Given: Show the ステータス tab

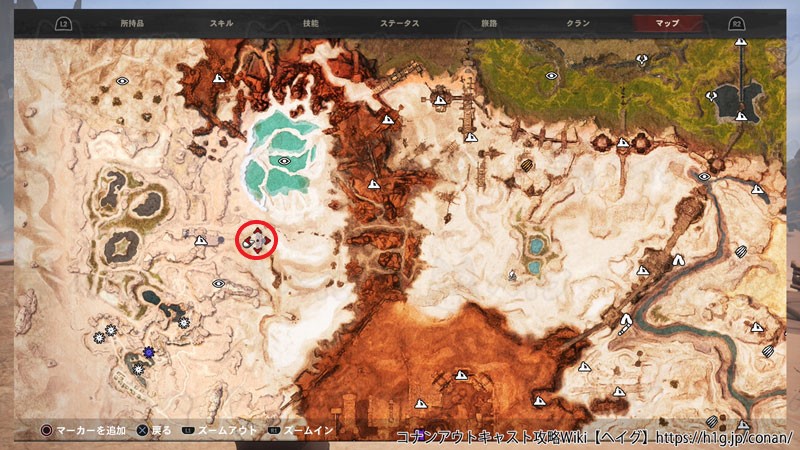Looking at the screenshot, I should coord(400,22).
